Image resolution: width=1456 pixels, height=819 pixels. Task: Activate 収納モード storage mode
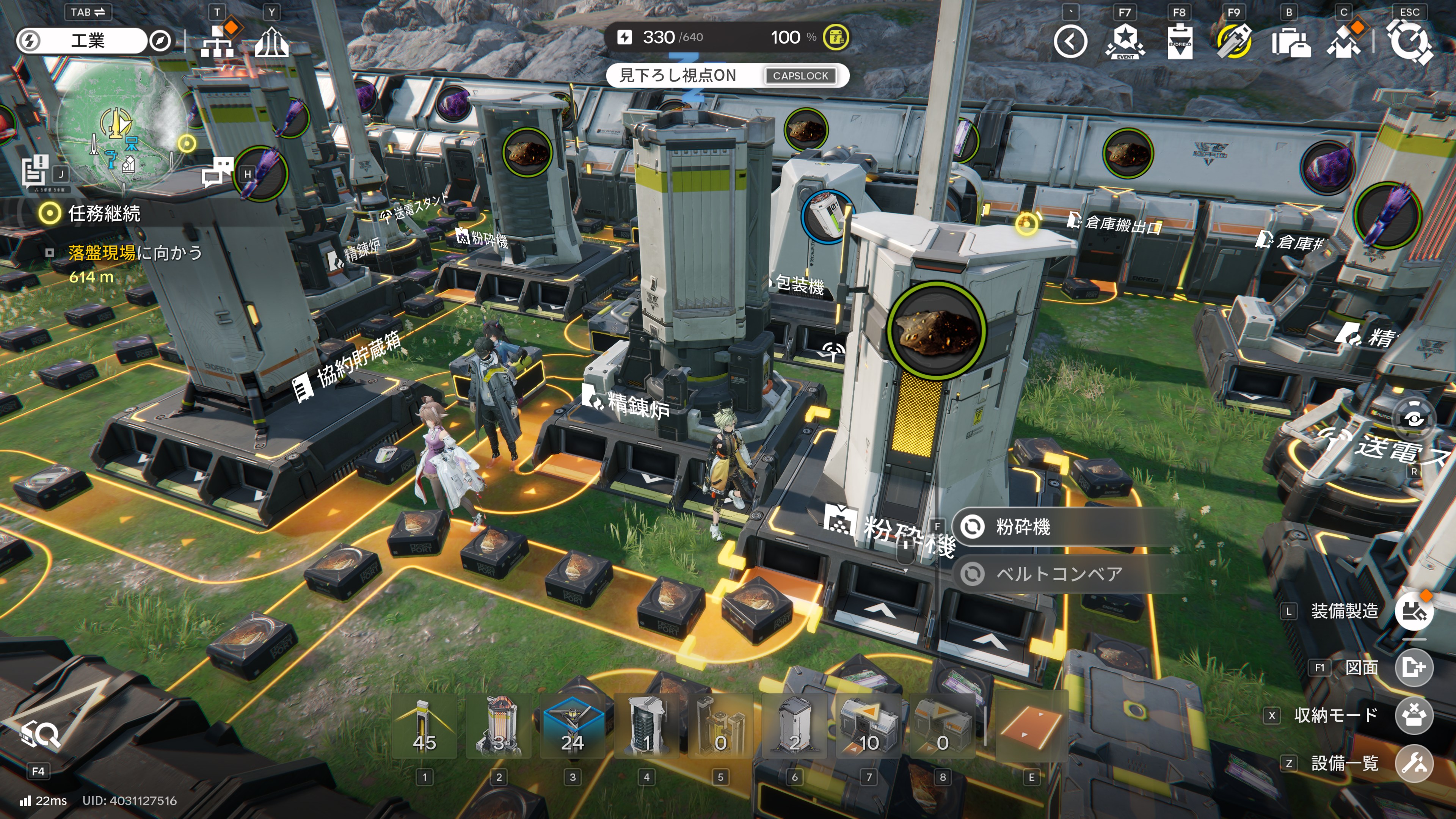pos(1414,715)
